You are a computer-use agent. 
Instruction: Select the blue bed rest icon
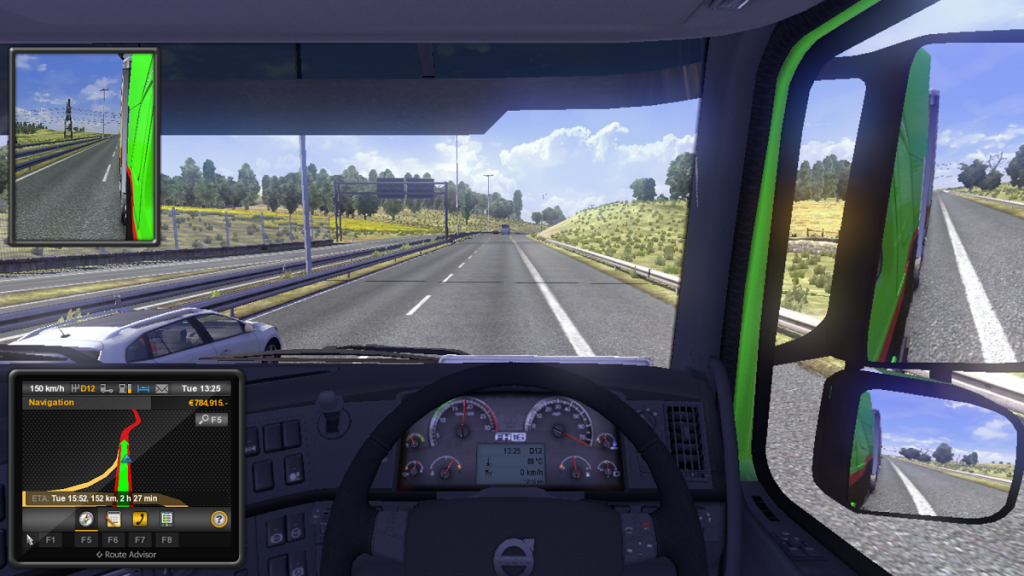pos(142,388)
